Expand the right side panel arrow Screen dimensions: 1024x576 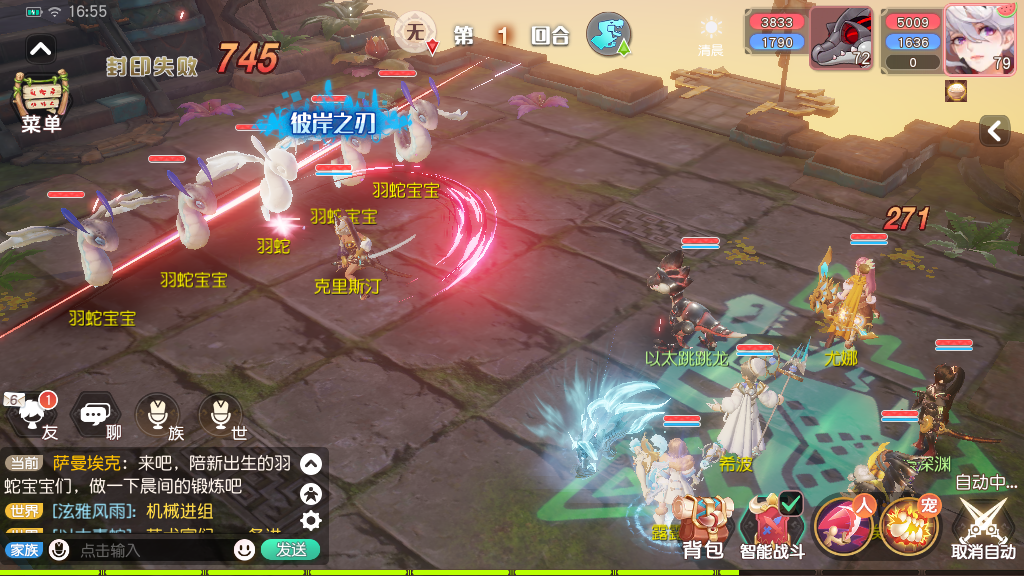coord(994,131)
